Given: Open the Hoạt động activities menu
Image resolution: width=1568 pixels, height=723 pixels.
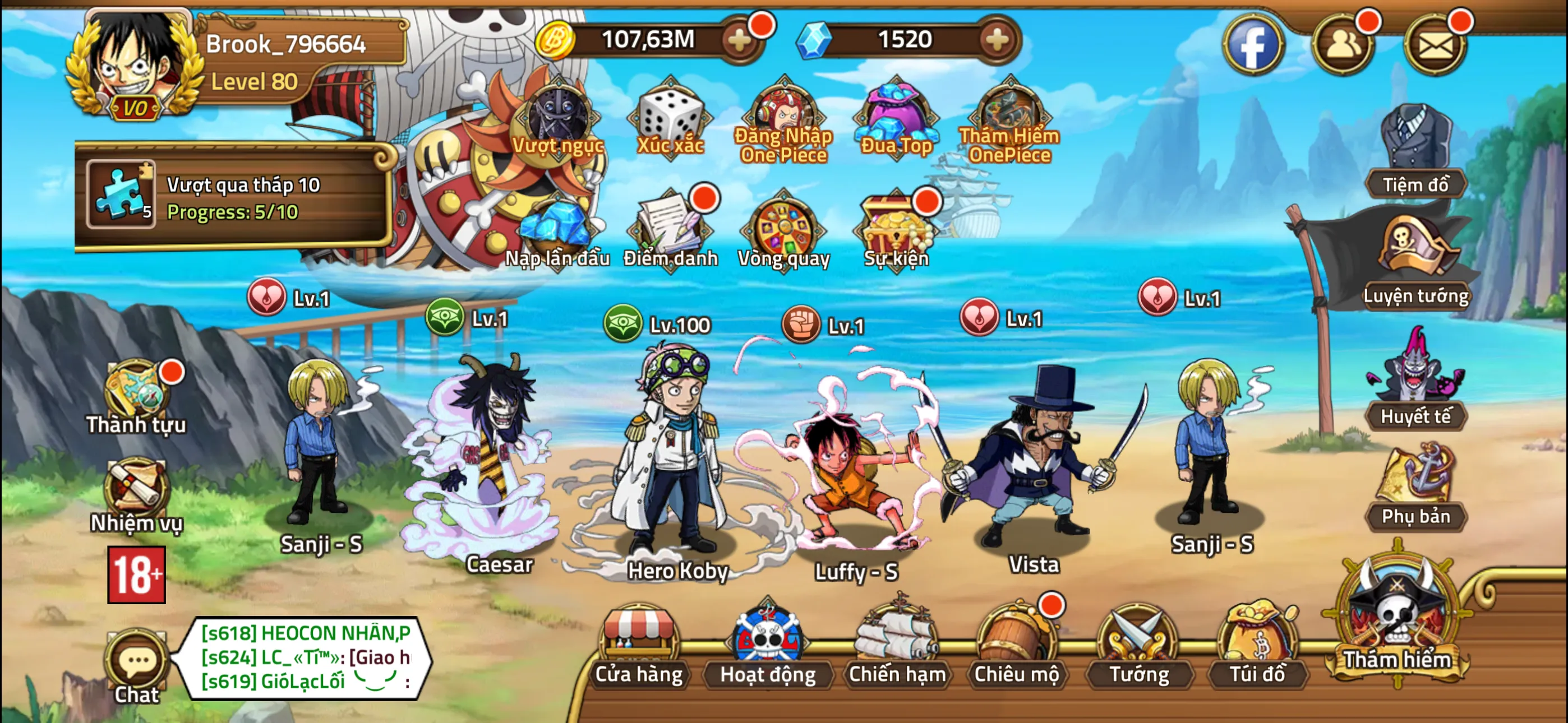Looking at the screenshot, I should (x=768, y=646).
